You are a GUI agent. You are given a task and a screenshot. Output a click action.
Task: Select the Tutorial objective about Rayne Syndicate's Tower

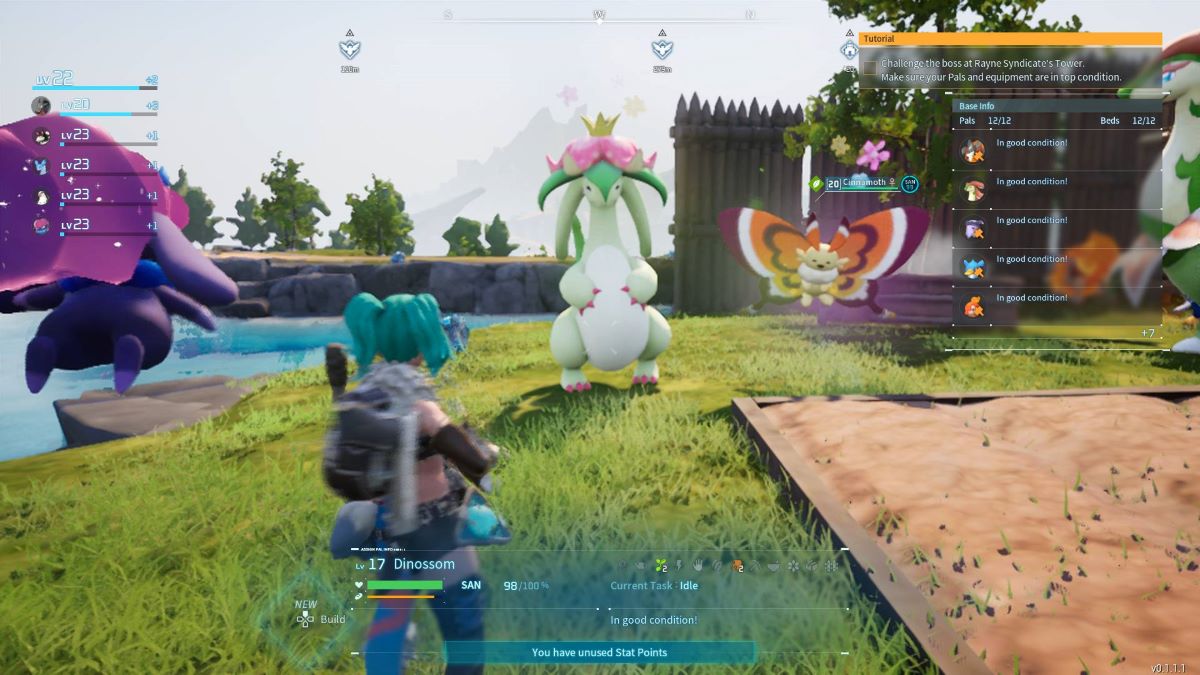pyautogui.click(x=1000, y=70)
